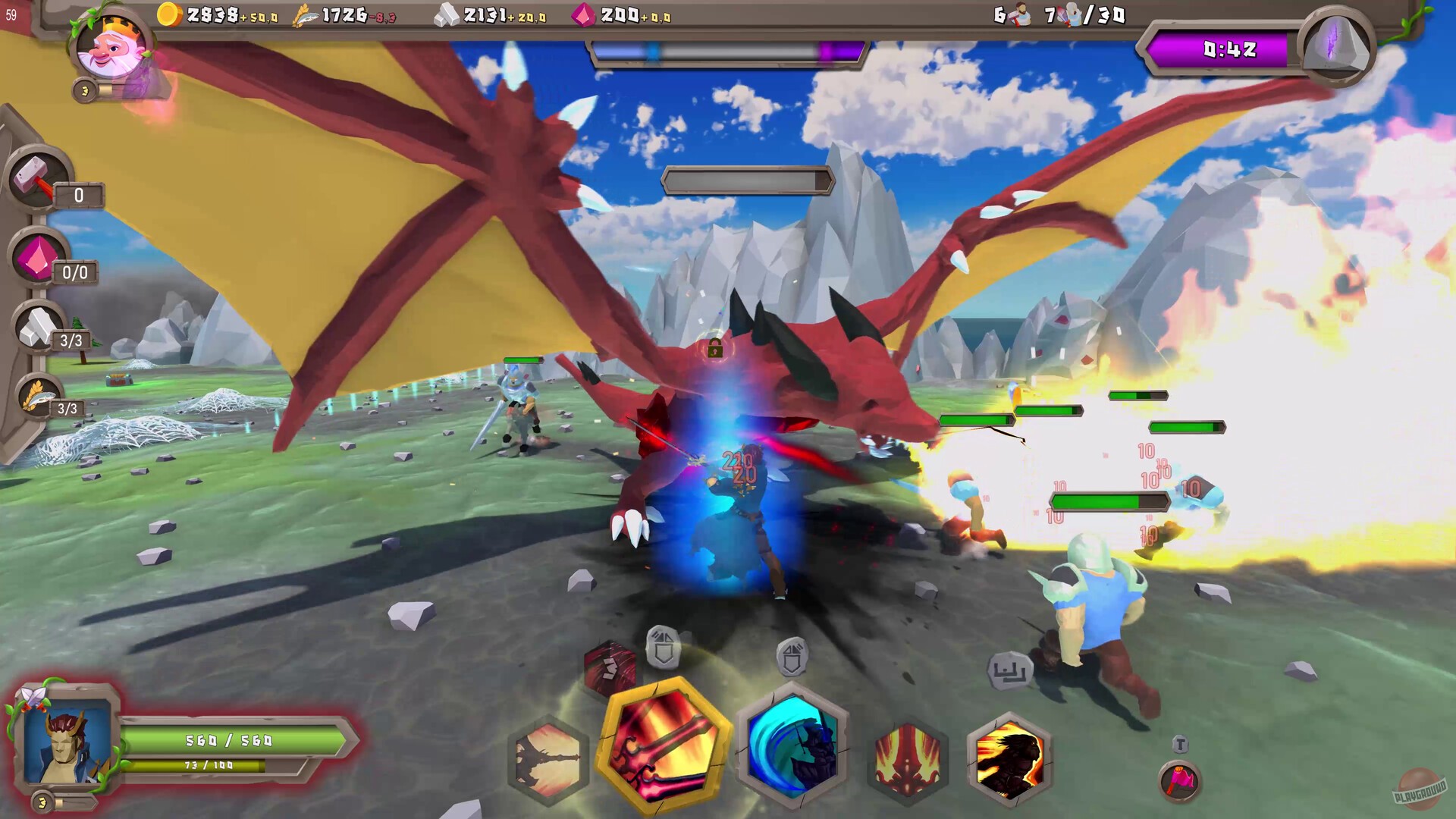
Task: Tap the gem counter showing 200
Action: pyautogui.click(x=622, y=14)
